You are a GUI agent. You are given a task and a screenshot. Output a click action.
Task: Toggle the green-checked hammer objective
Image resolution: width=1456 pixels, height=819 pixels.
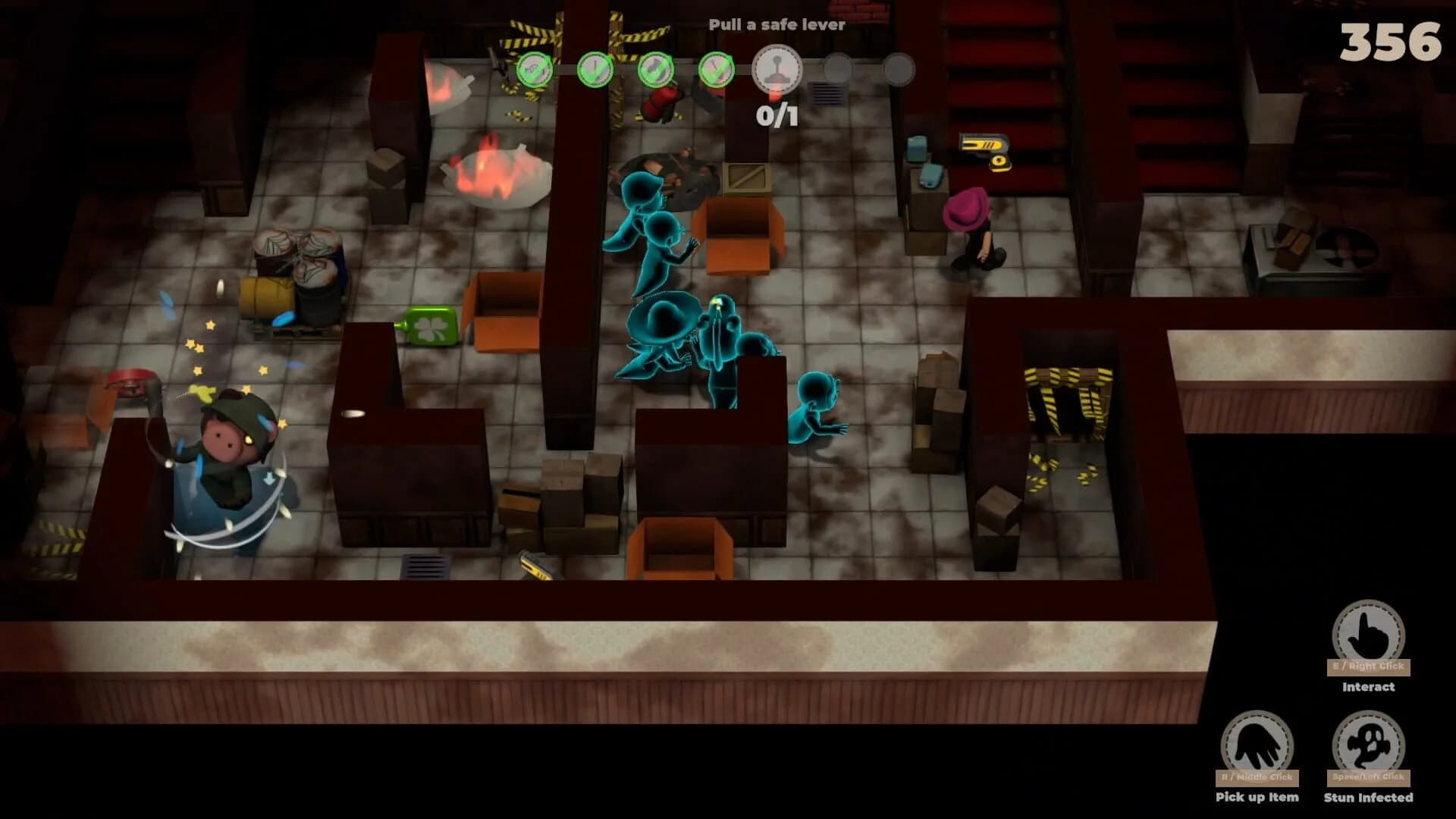[x=656, y=70]
